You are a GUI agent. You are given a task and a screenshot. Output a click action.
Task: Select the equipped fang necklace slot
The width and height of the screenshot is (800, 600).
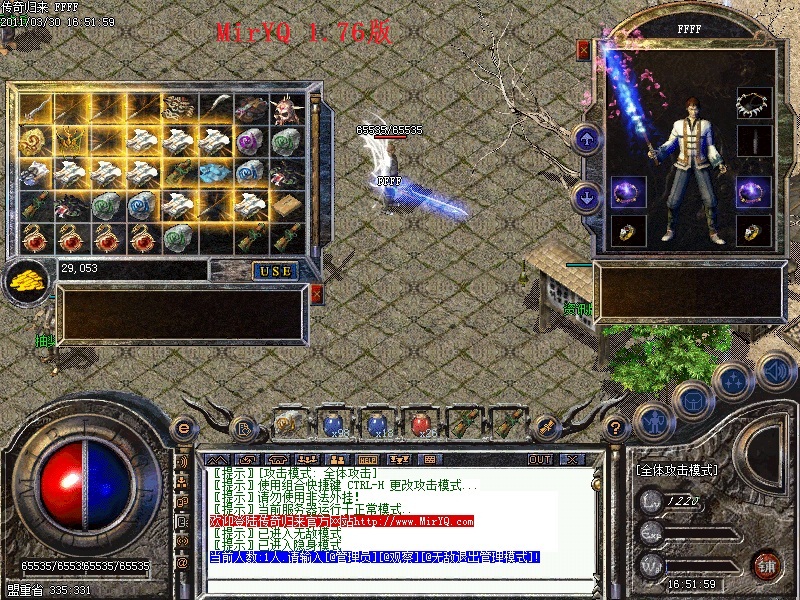[x=752, y=101]
